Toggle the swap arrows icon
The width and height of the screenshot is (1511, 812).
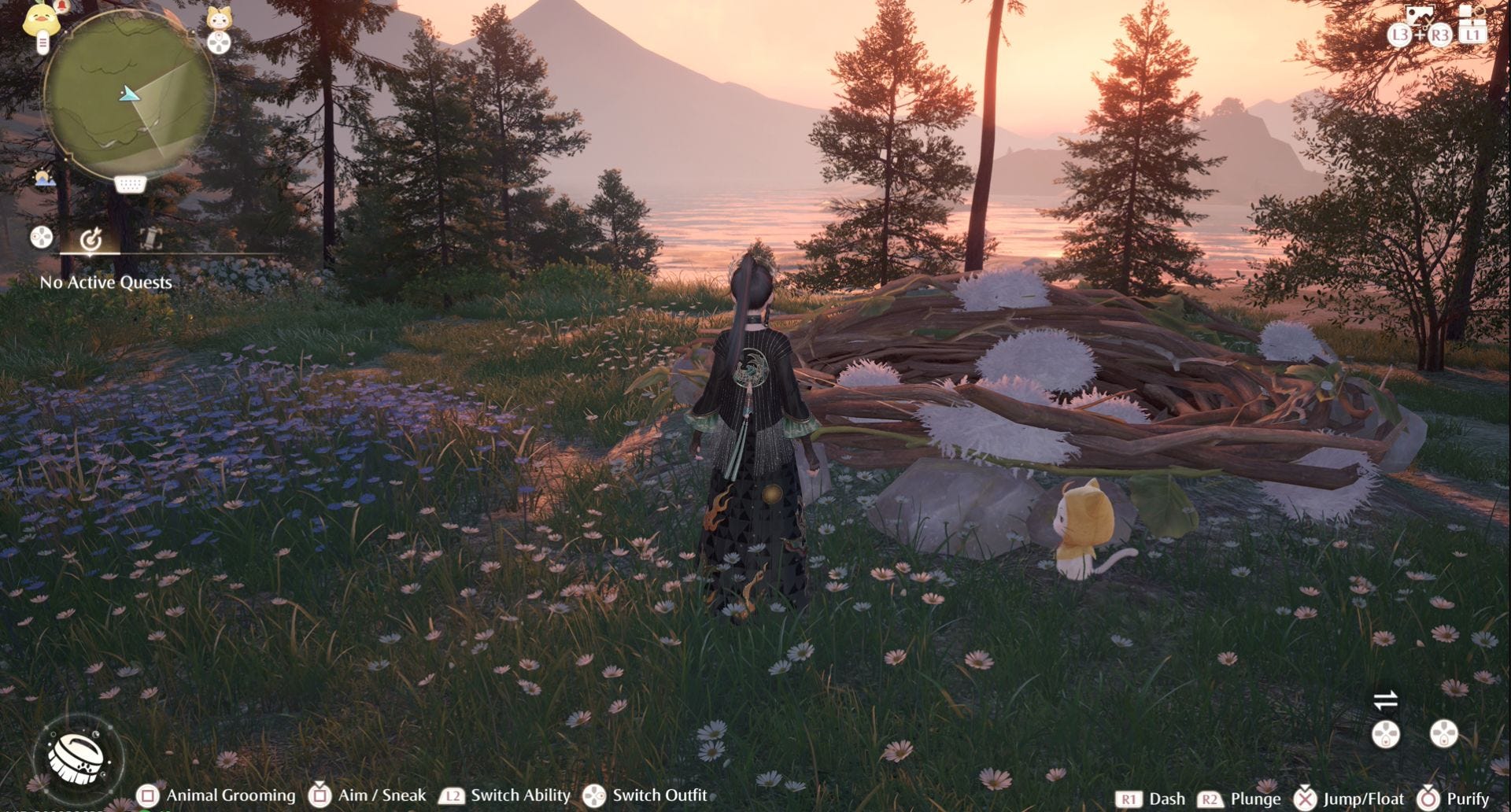click(1385, 699)
